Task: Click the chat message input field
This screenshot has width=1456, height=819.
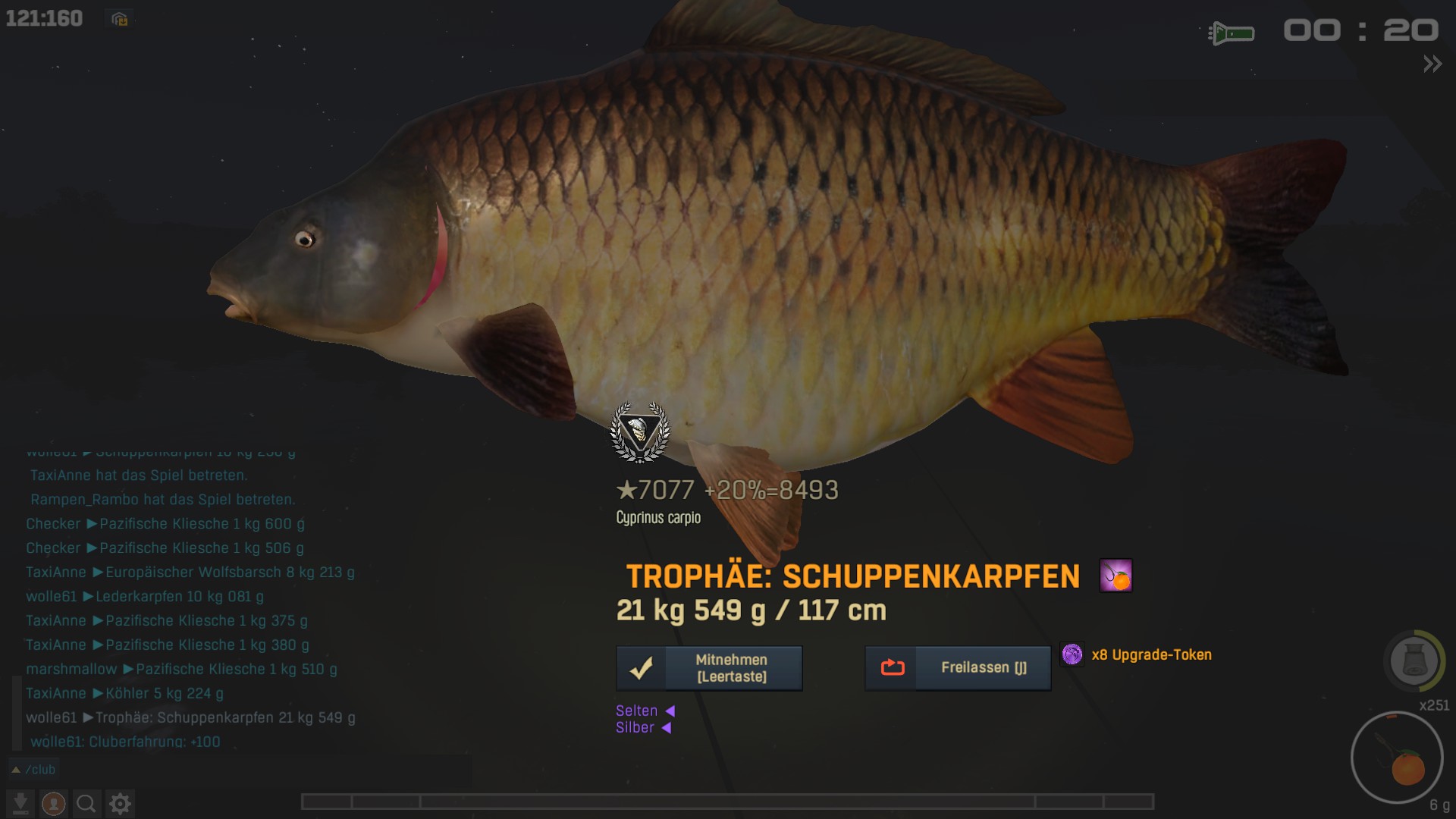Action: 265,770
